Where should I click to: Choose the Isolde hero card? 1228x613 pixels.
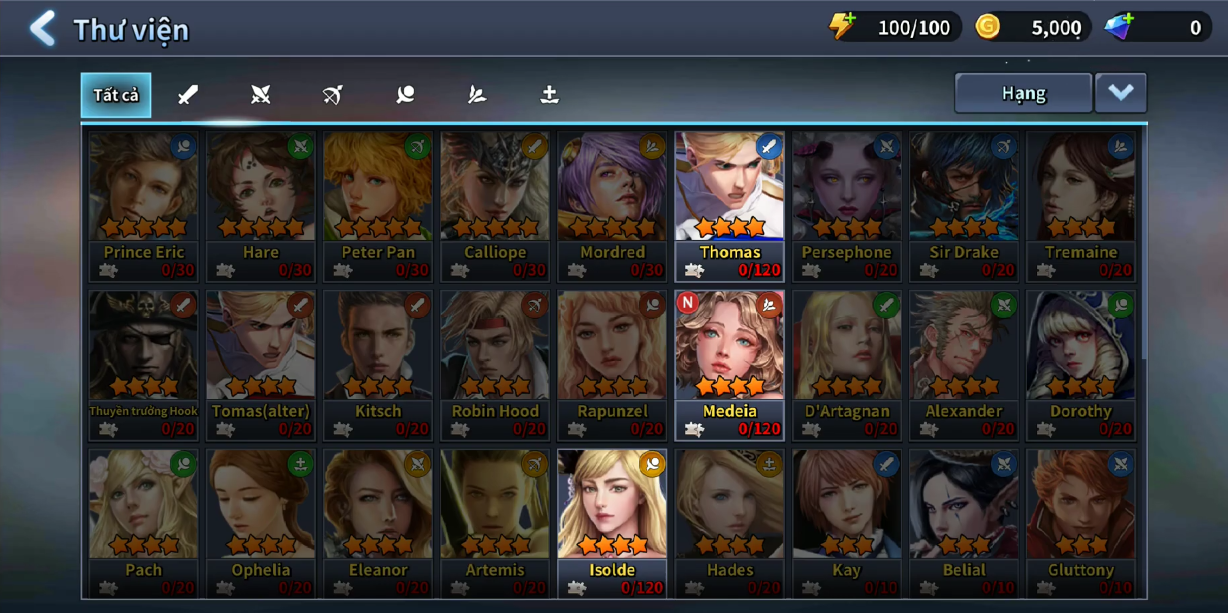tap(612, 522)
